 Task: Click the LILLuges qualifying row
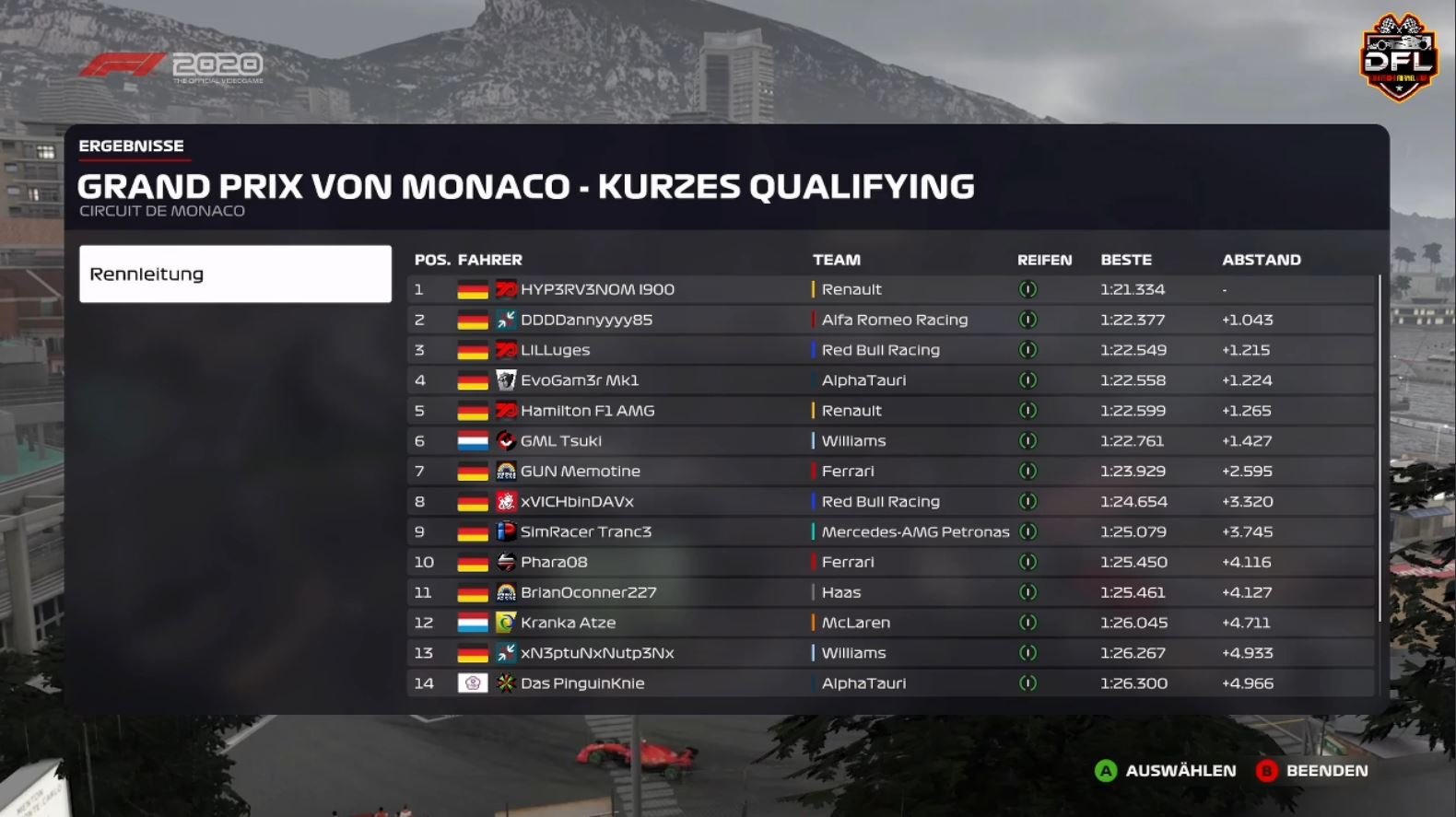pyautogui.click(x=555, y=350)
